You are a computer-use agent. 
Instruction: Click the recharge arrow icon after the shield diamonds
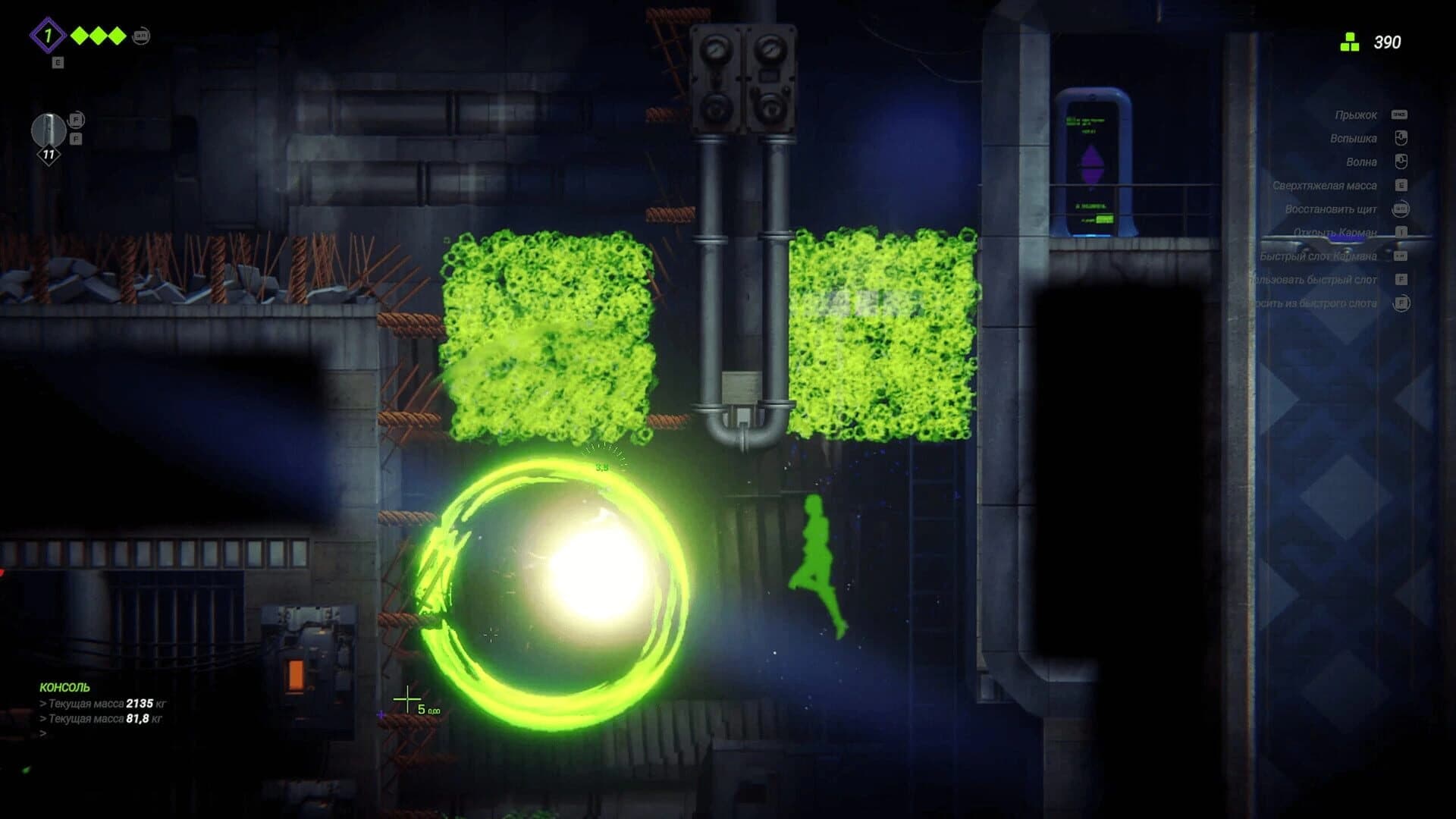tap(141, 36)
